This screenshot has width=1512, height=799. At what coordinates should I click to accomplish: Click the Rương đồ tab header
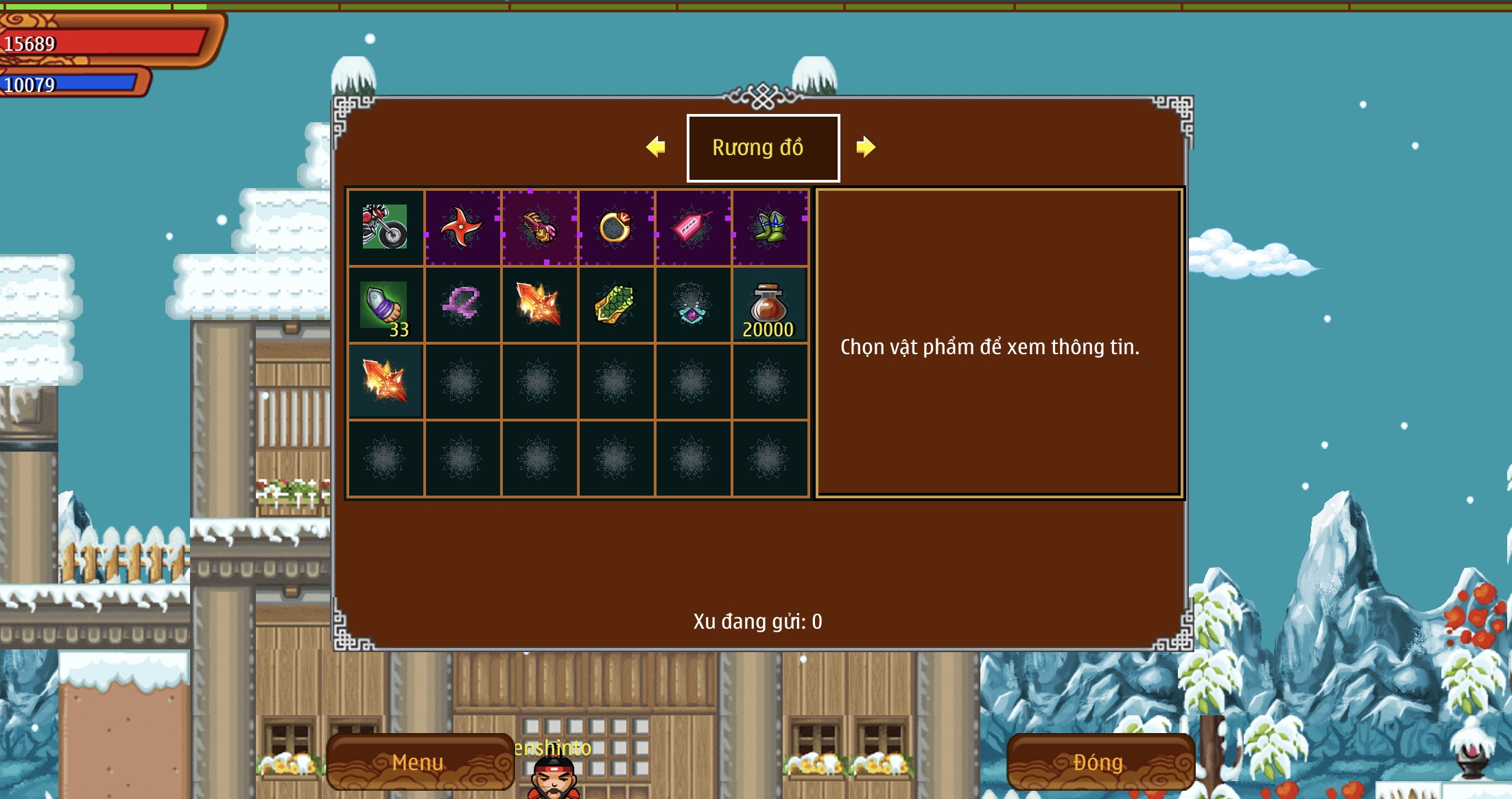763,148
